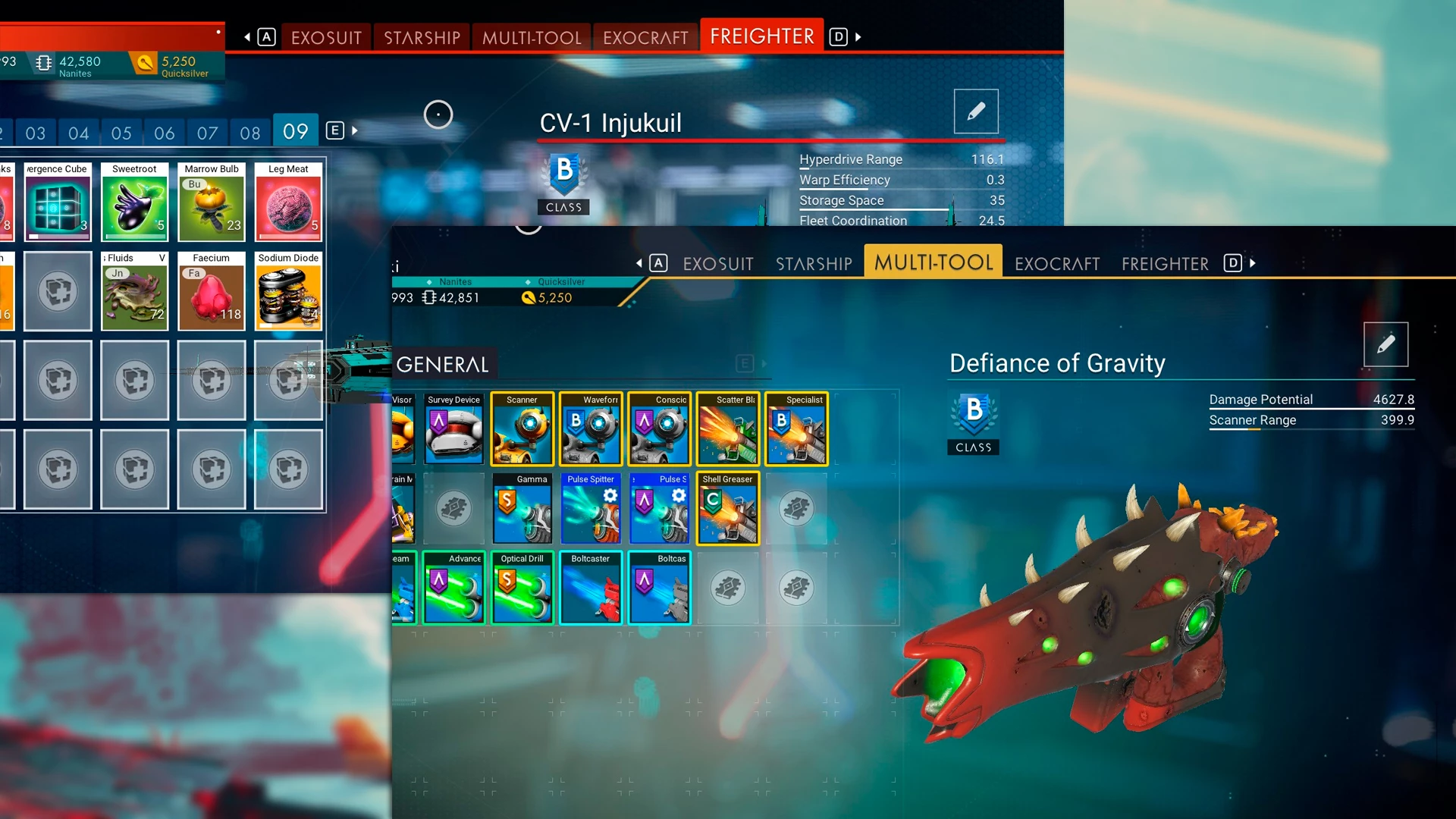Select the Faecium inventory item

[x=212, y=292]
